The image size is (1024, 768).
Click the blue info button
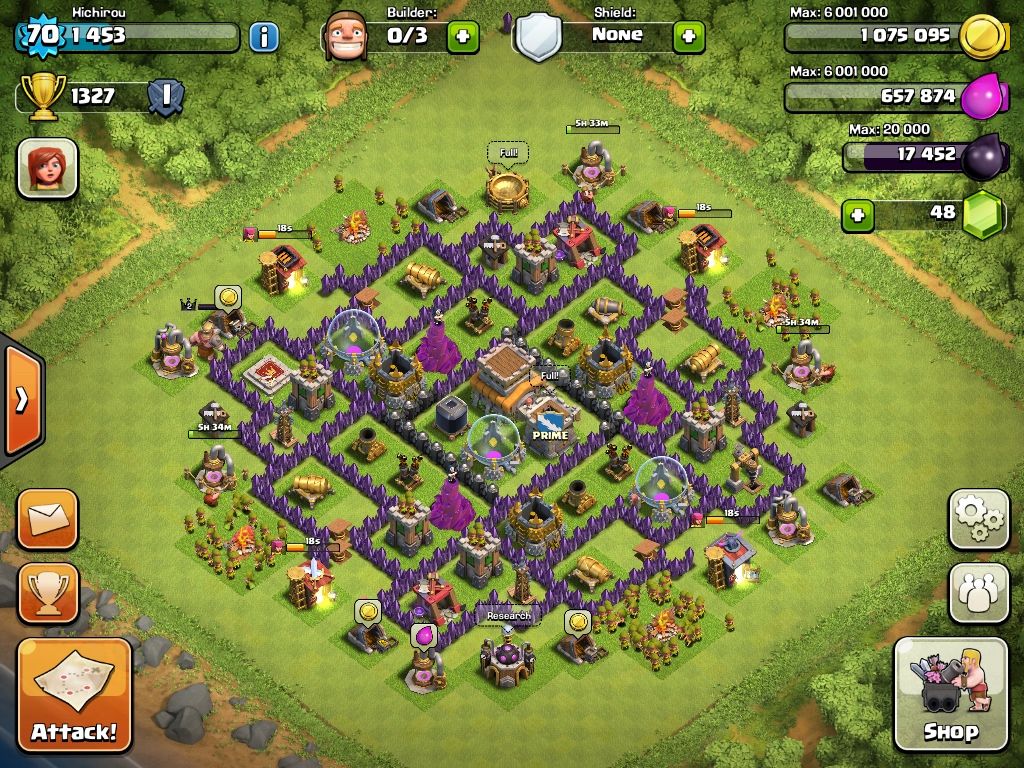coord(263,38)
